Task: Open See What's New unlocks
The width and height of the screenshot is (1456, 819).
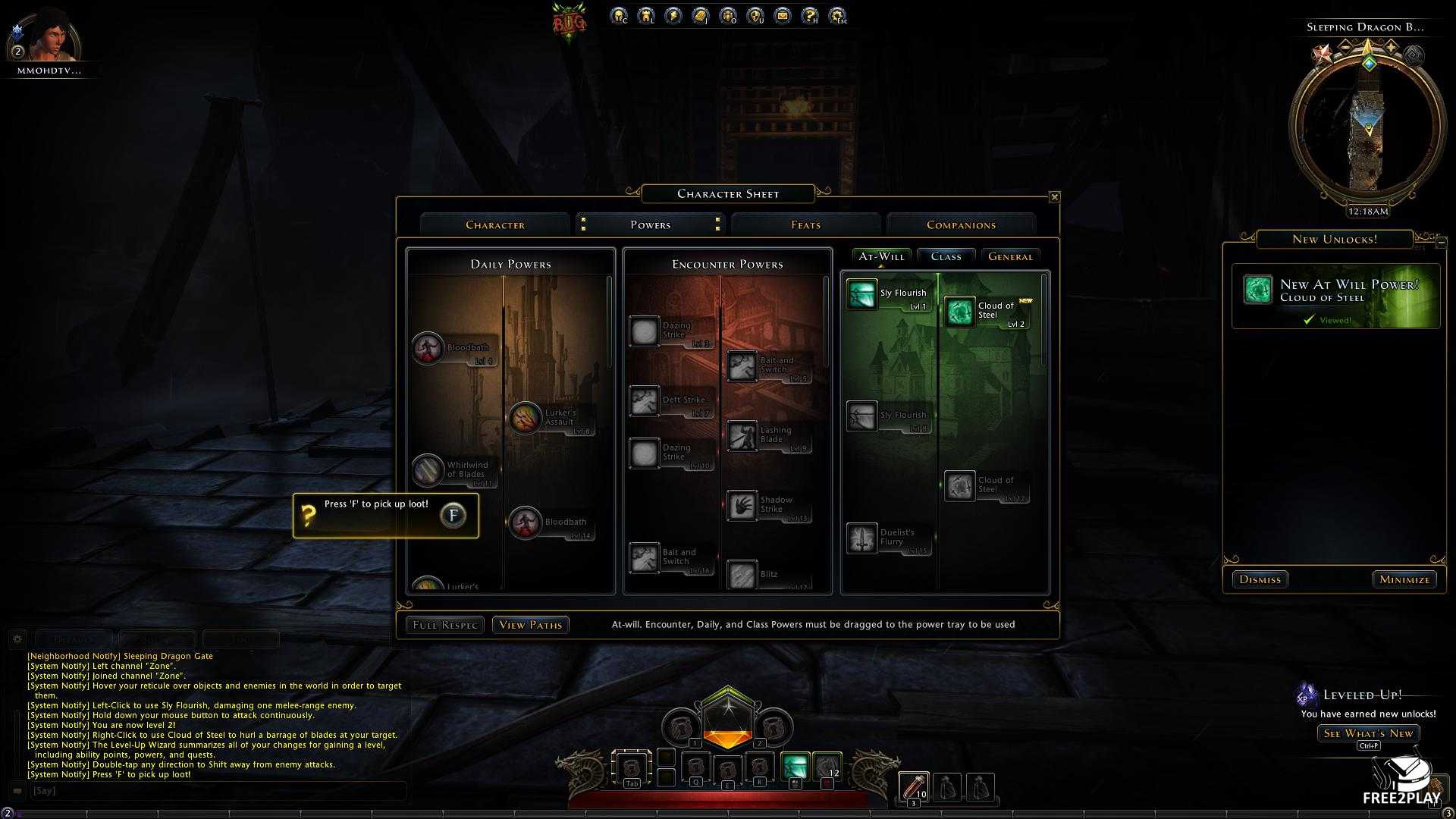Action: (1368, 733)
